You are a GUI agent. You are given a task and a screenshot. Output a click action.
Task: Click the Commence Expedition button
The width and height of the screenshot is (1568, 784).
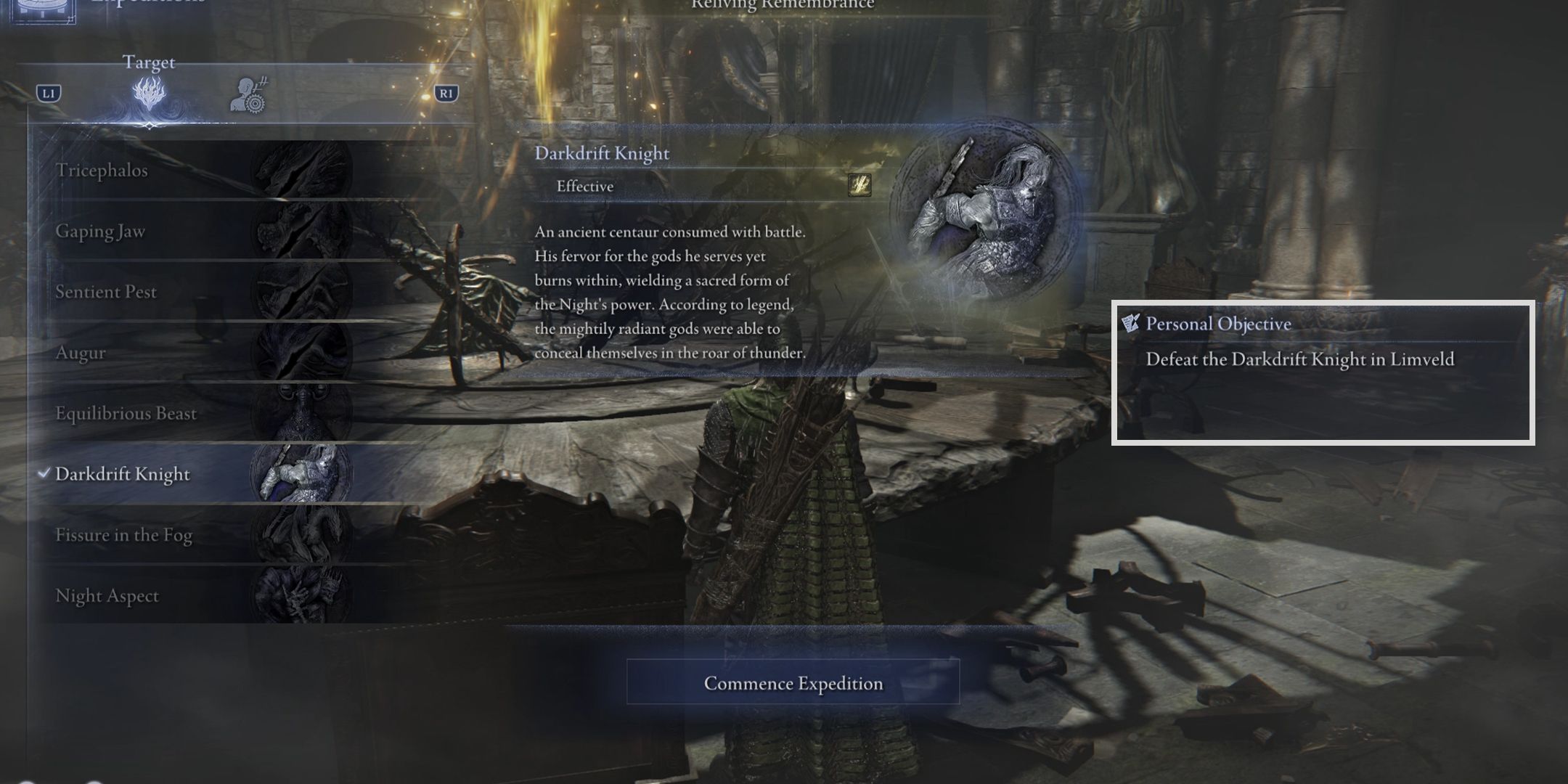click(793, 682)
